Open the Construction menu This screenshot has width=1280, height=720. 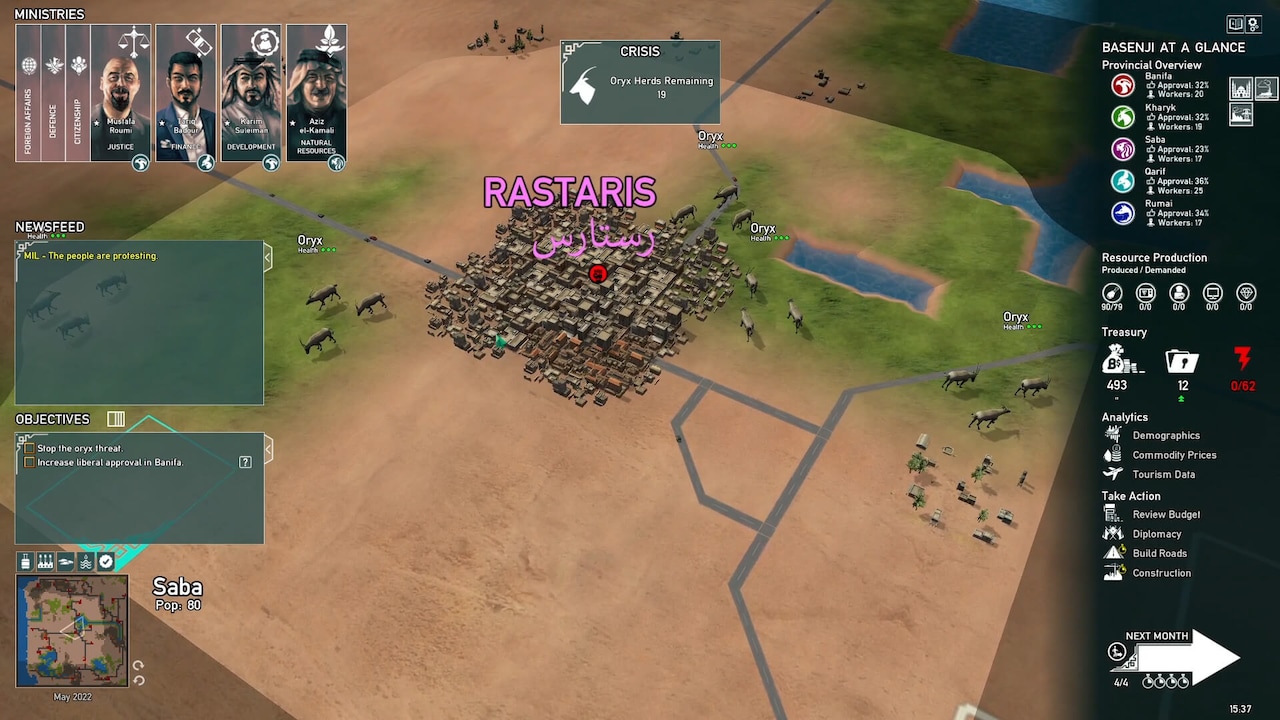(1161, 572)
